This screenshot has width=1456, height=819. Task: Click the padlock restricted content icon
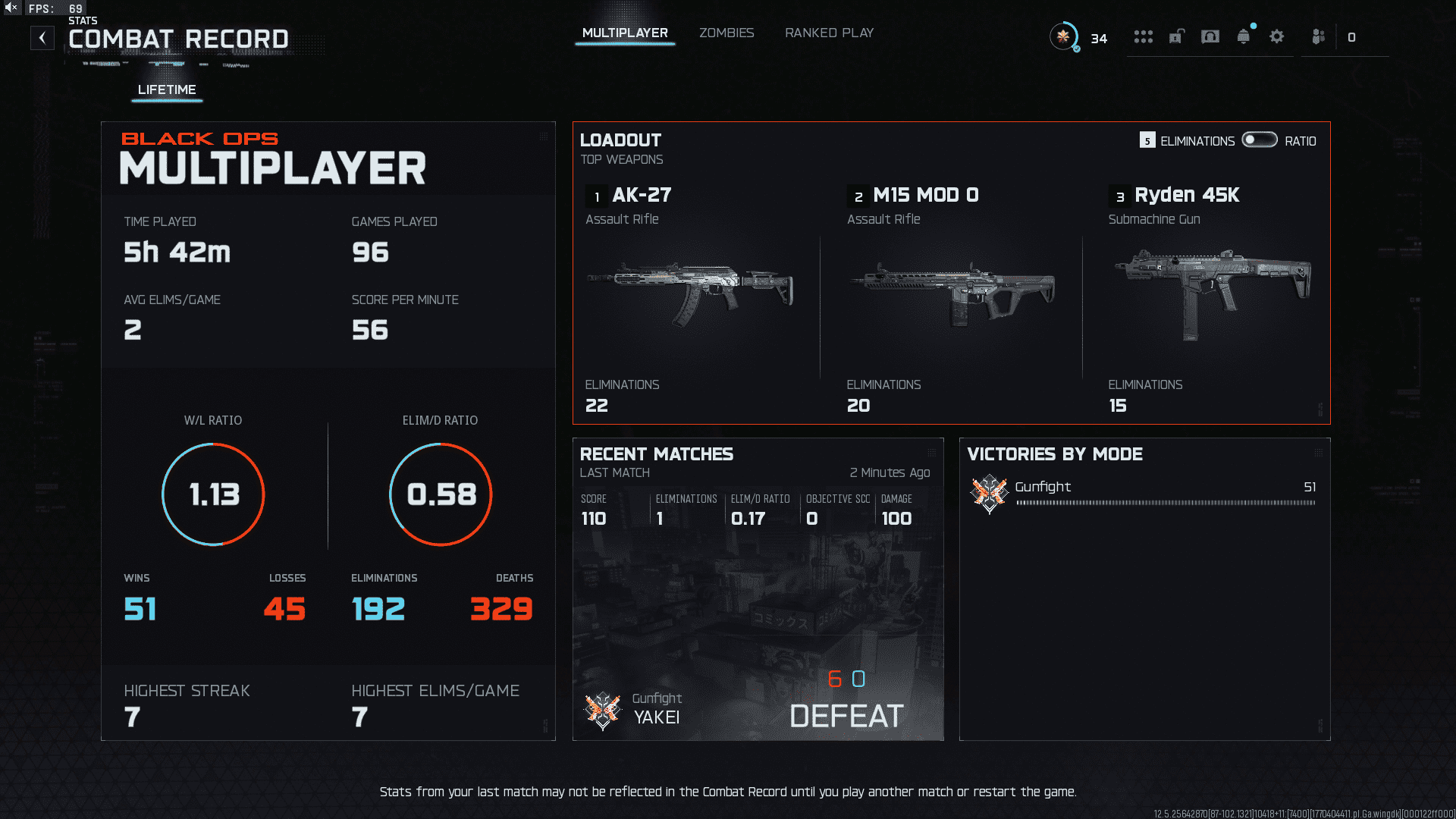(x=1176, y=36)
